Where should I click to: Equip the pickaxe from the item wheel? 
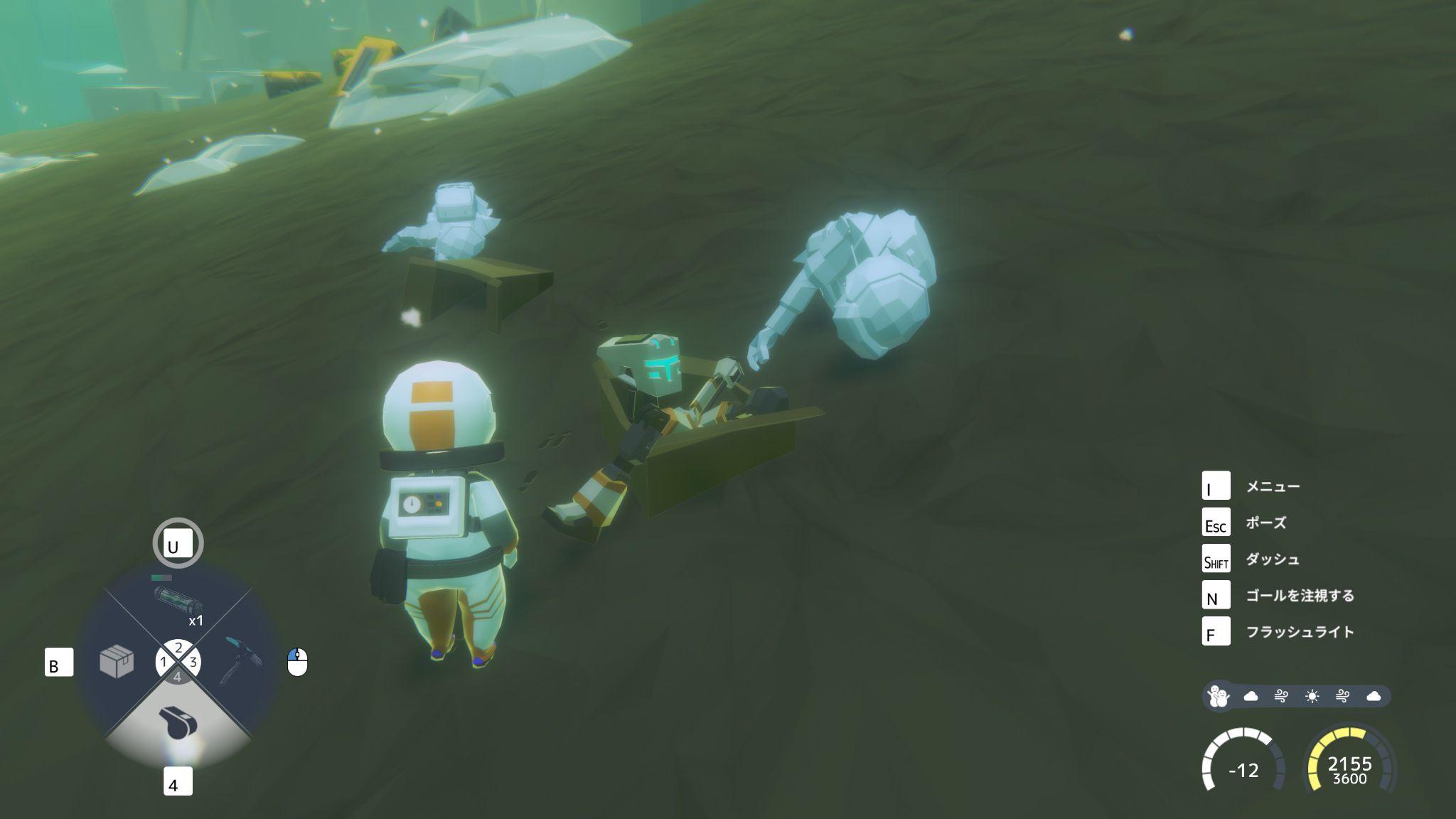(x=240, y=660)
